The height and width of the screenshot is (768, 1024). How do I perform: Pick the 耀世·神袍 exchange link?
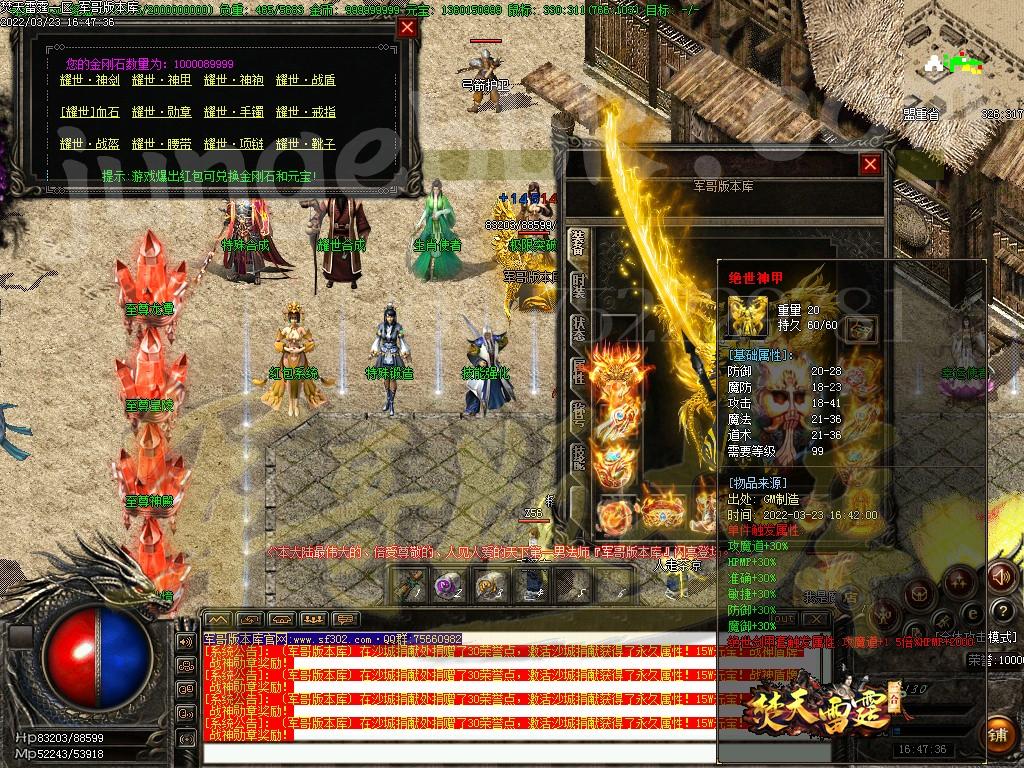pyautogui.click(x=233, y=80)
